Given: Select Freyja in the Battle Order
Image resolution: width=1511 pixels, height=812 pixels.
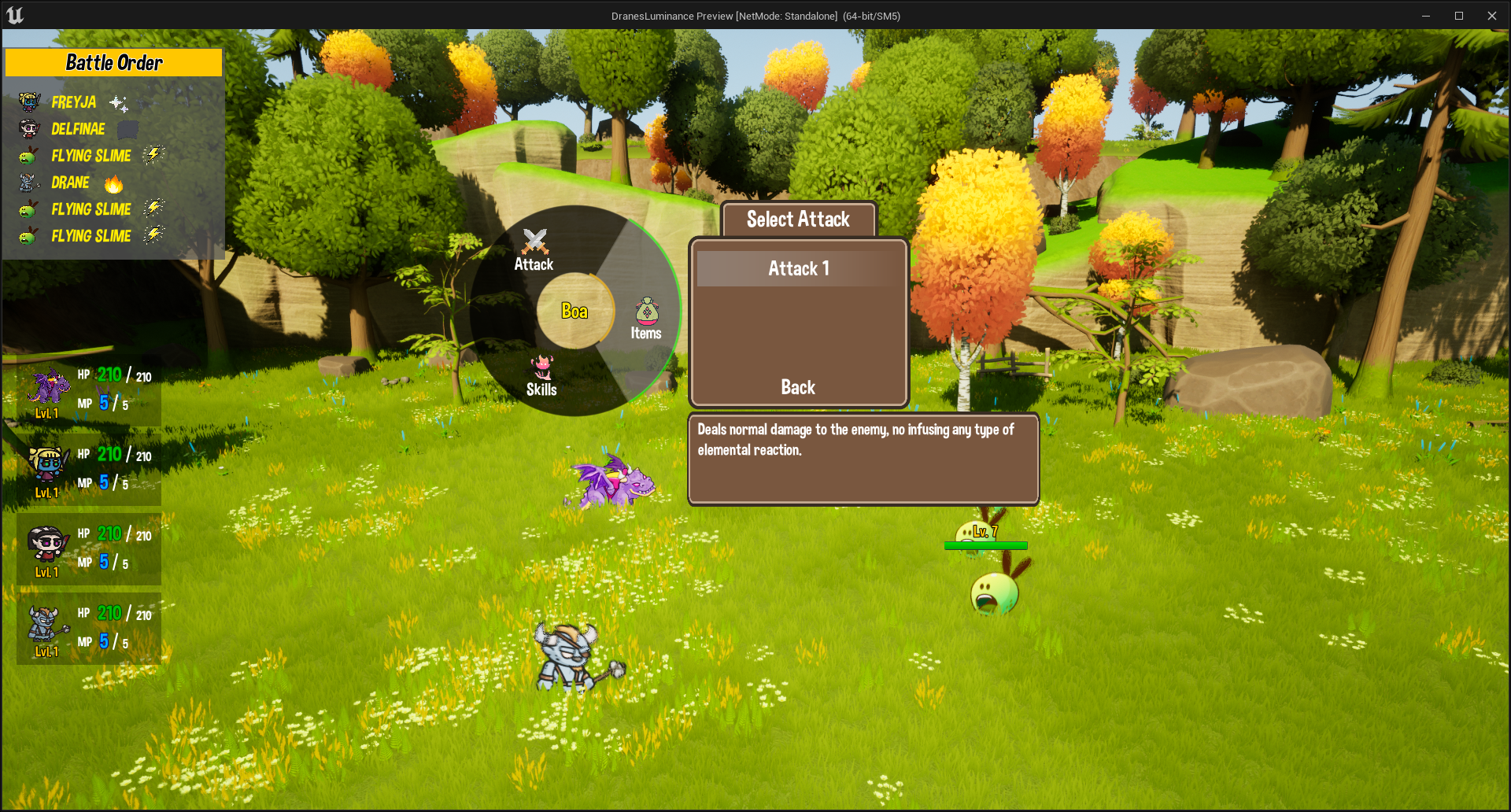Looking at the screenshot, I should (x=74, y=102).
